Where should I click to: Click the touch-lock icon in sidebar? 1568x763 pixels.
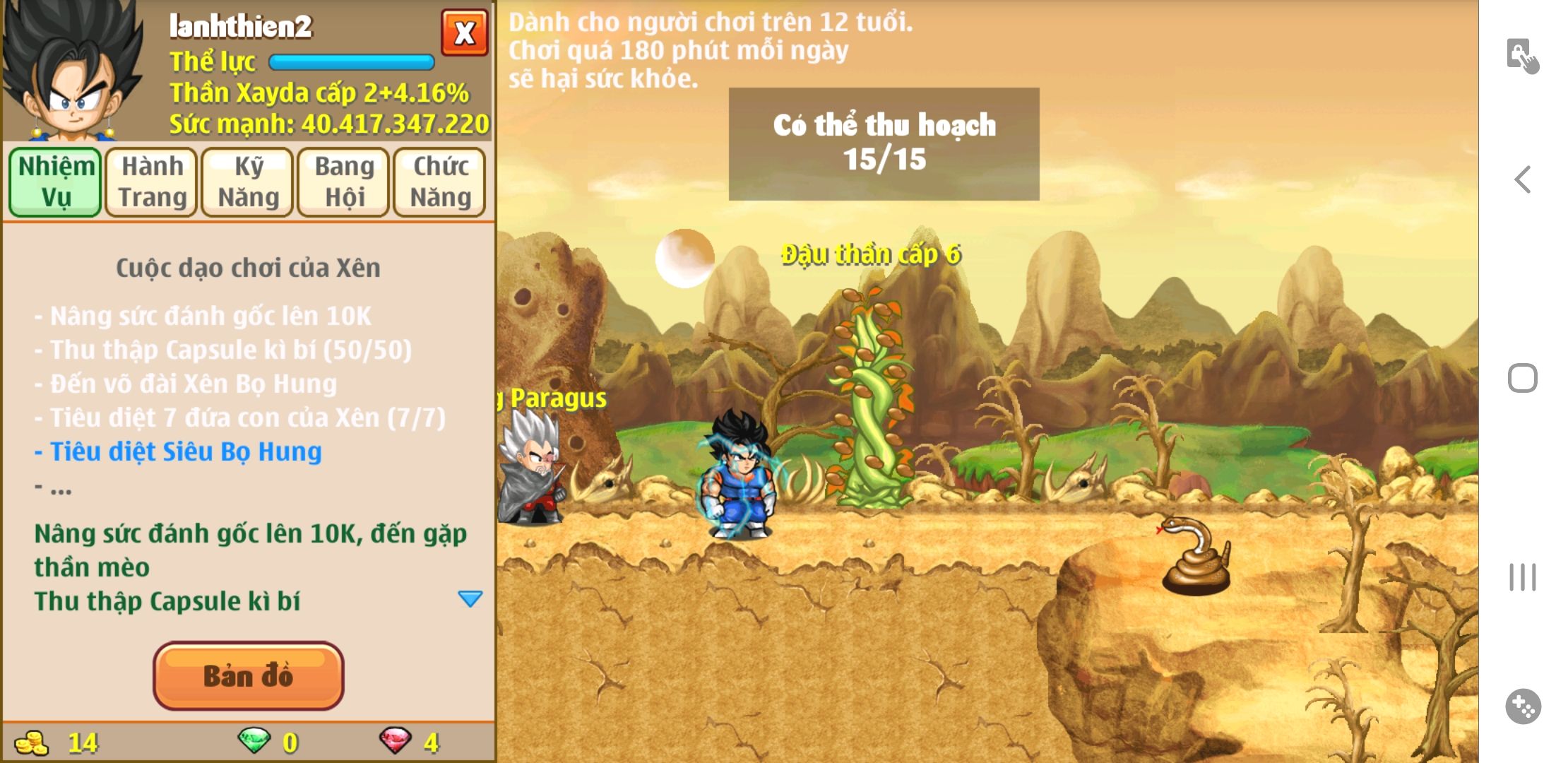point(1522,56)
